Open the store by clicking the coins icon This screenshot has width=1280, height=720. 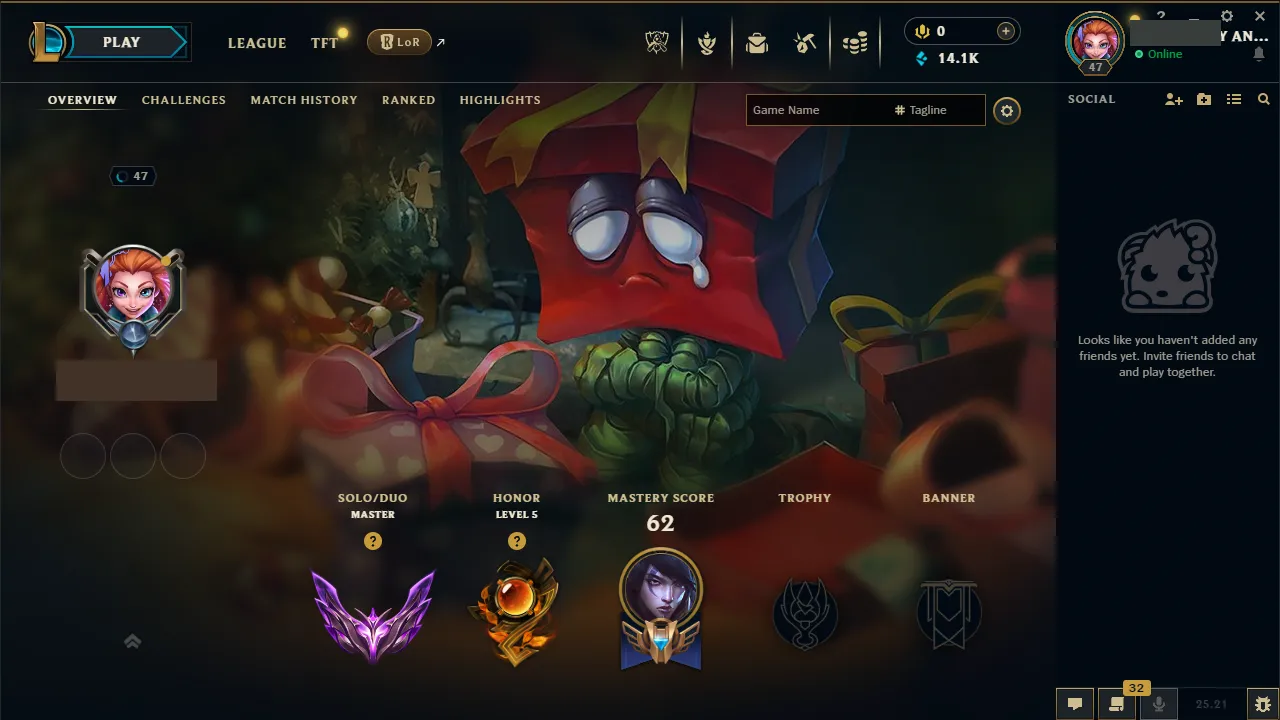click(855, 41)
